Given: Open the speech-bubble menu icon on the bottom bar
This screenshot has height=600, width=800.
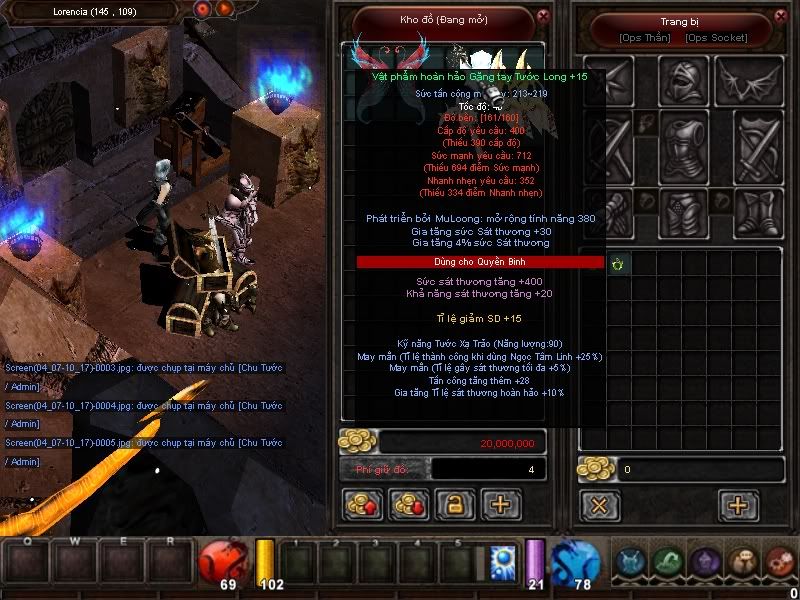Looking at the screenshot, I should [x=742, y=562].
